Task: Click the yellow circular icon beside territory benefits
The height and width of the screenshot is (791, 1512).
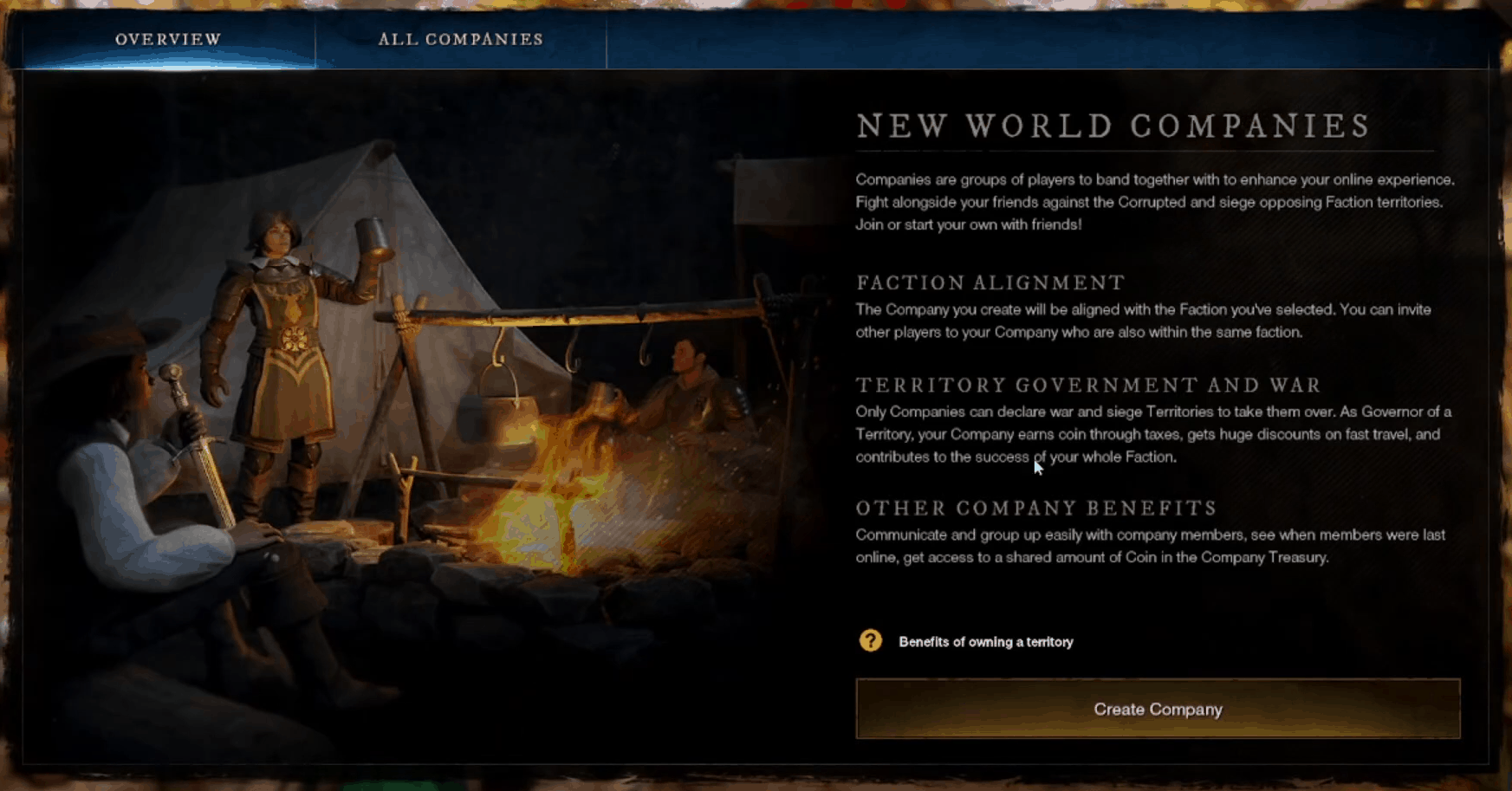Action: click(871, 641)
